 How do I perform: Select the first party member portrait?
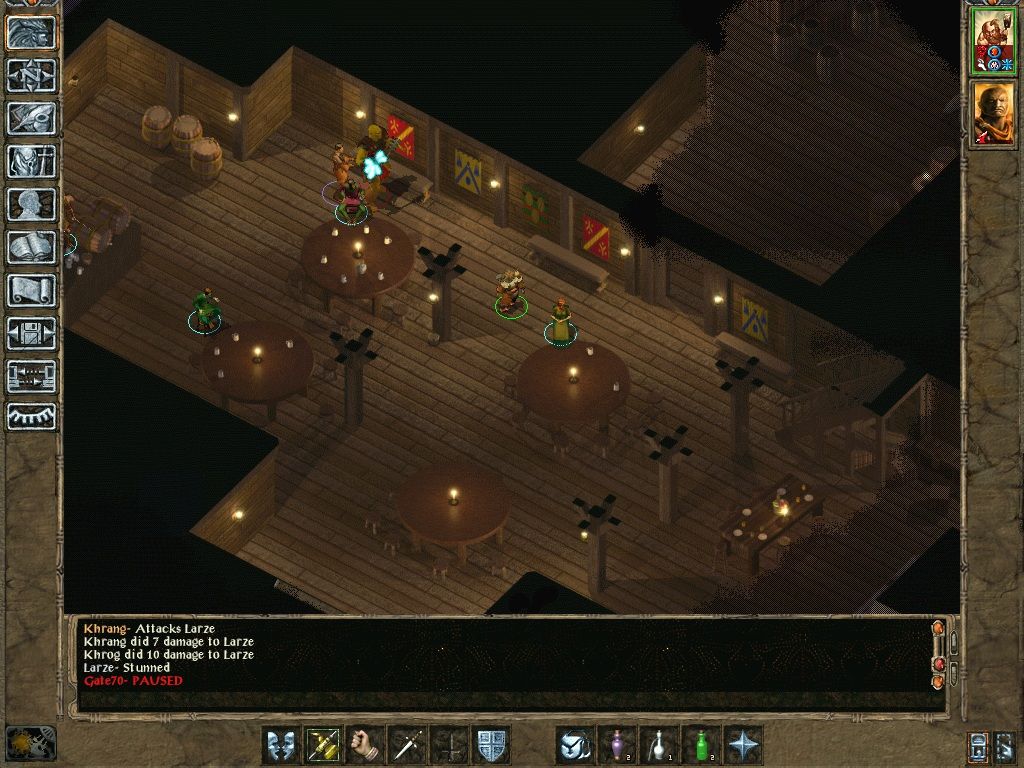994,42
